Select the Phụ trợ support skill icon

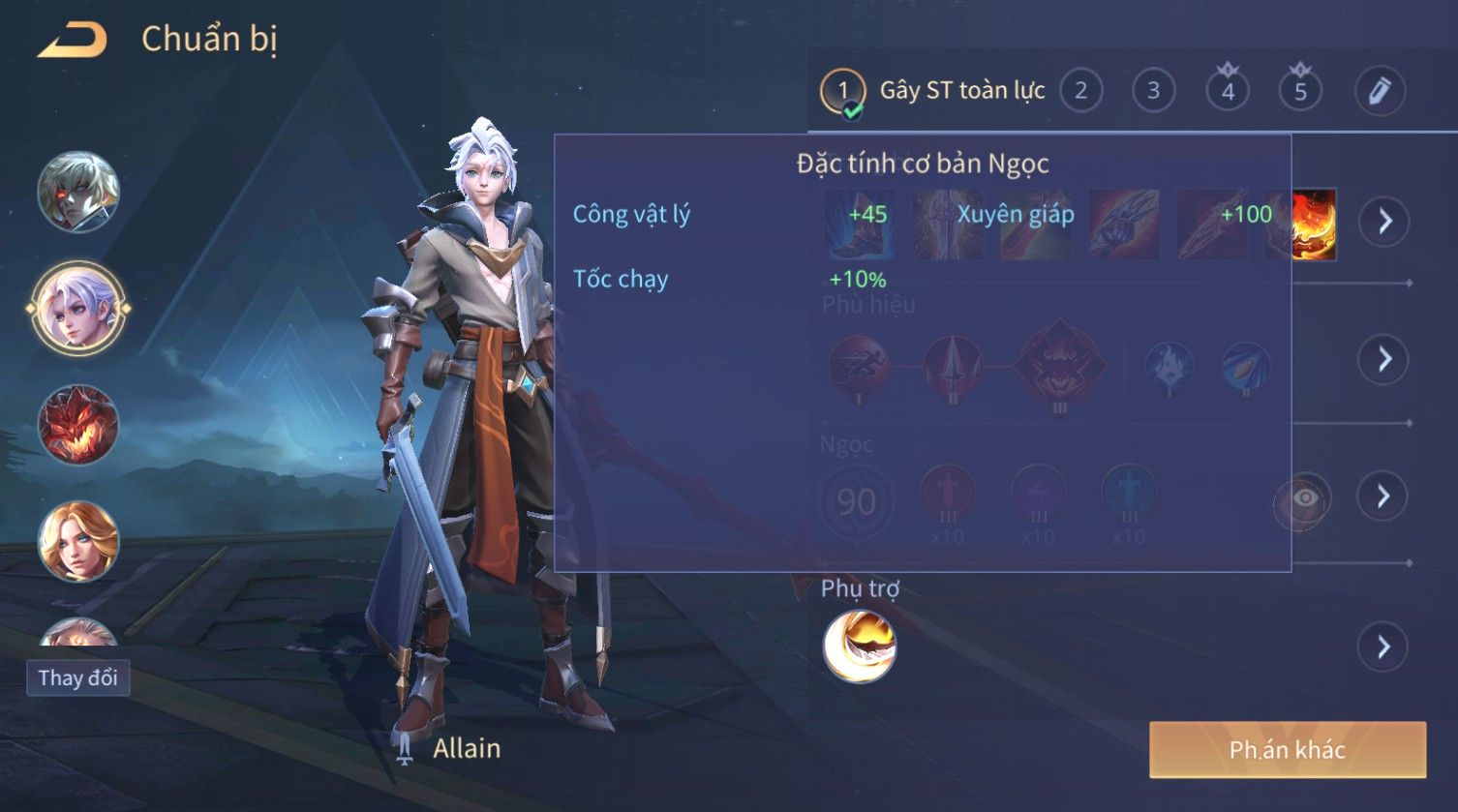859,647
